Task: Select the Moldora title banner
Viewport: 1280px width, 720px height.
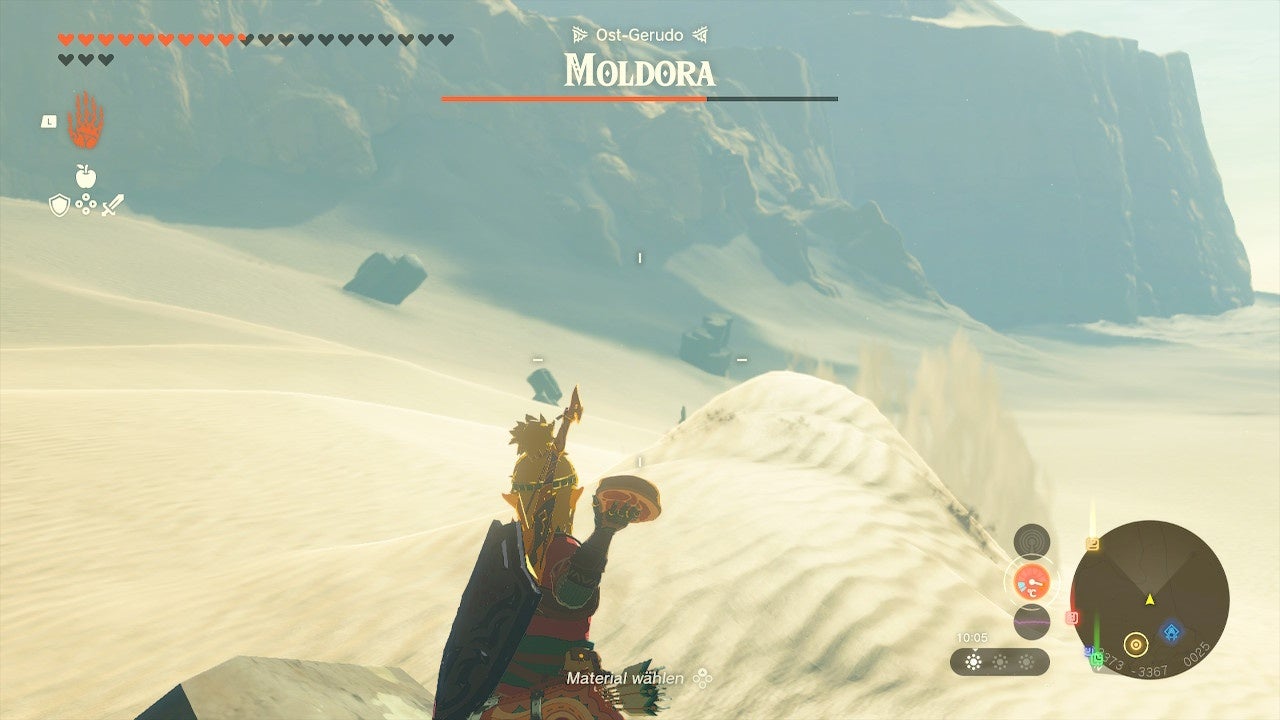Action: point(640,71)
